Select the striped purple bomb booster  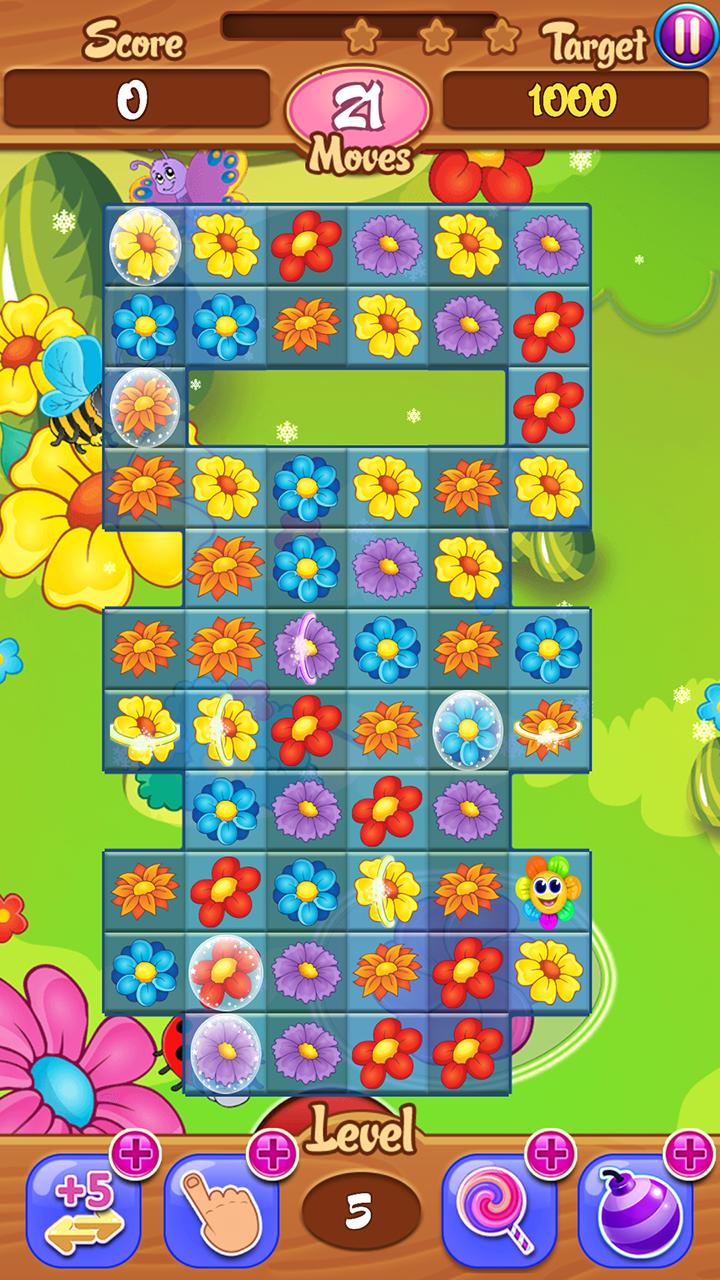tap(635, 1212)
